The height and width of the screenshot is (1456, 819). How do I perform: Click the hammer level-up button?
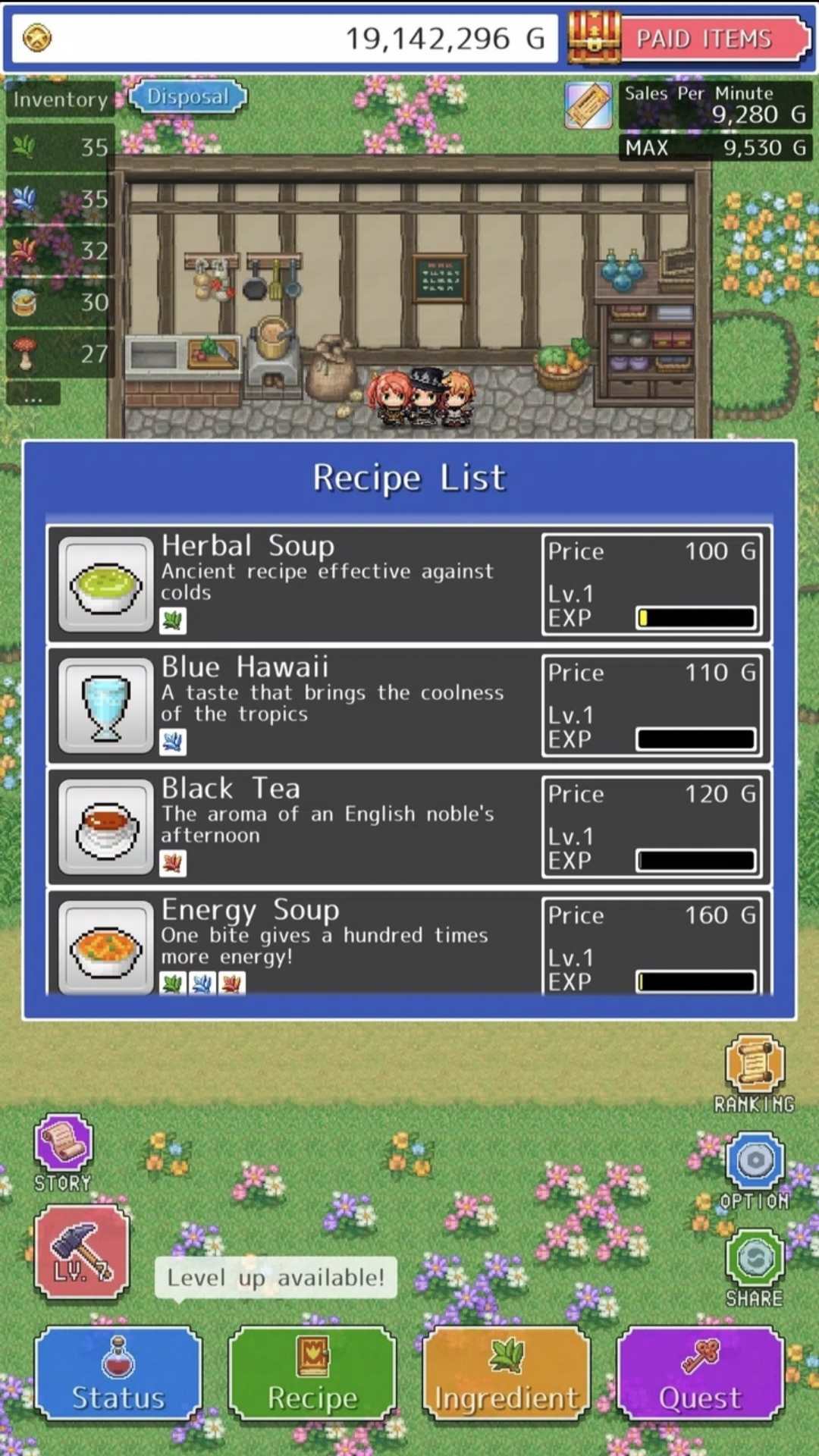click(x=82, y=1251)
